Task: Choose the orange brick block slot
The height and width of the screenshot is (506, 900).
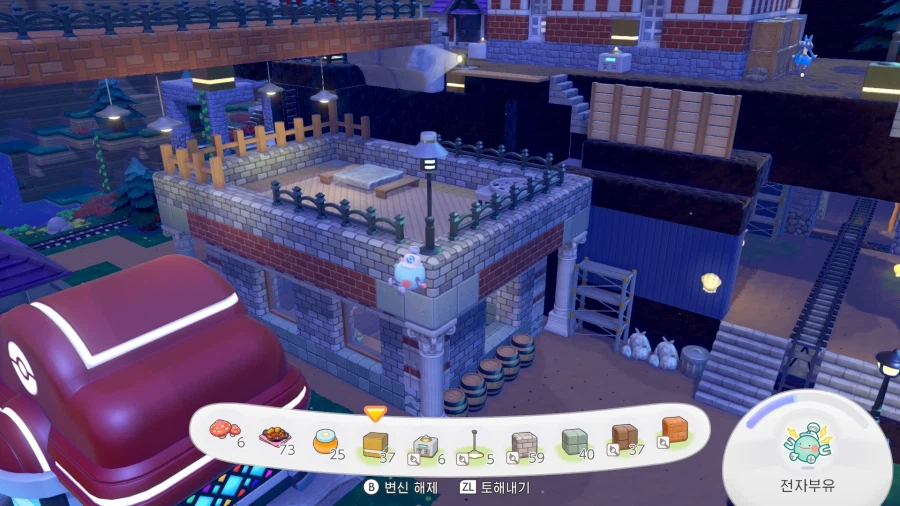Action: [674, 430]
